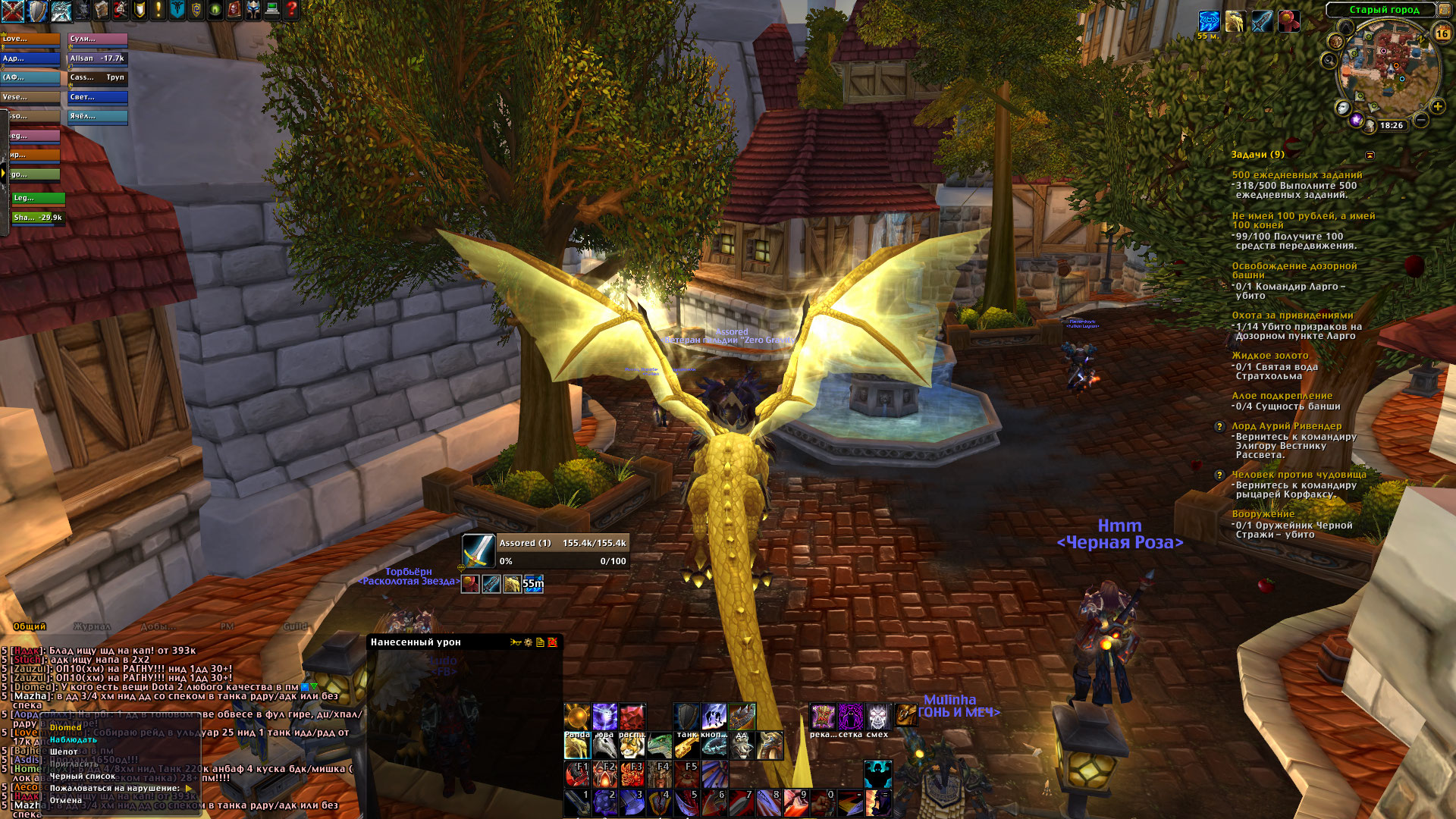
Task: Use the ability bound to F1
Action: pos(576,773)
